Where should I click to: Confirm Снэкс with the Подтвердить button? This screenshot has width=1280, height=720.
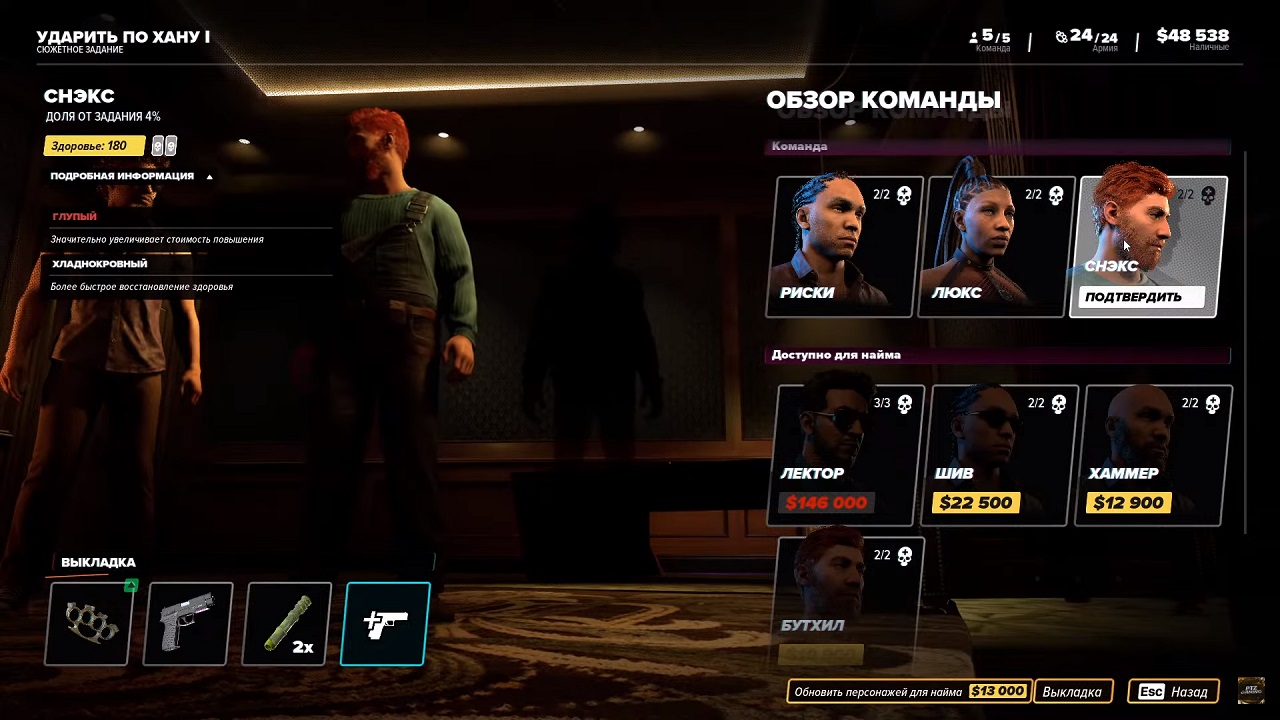1141,297
